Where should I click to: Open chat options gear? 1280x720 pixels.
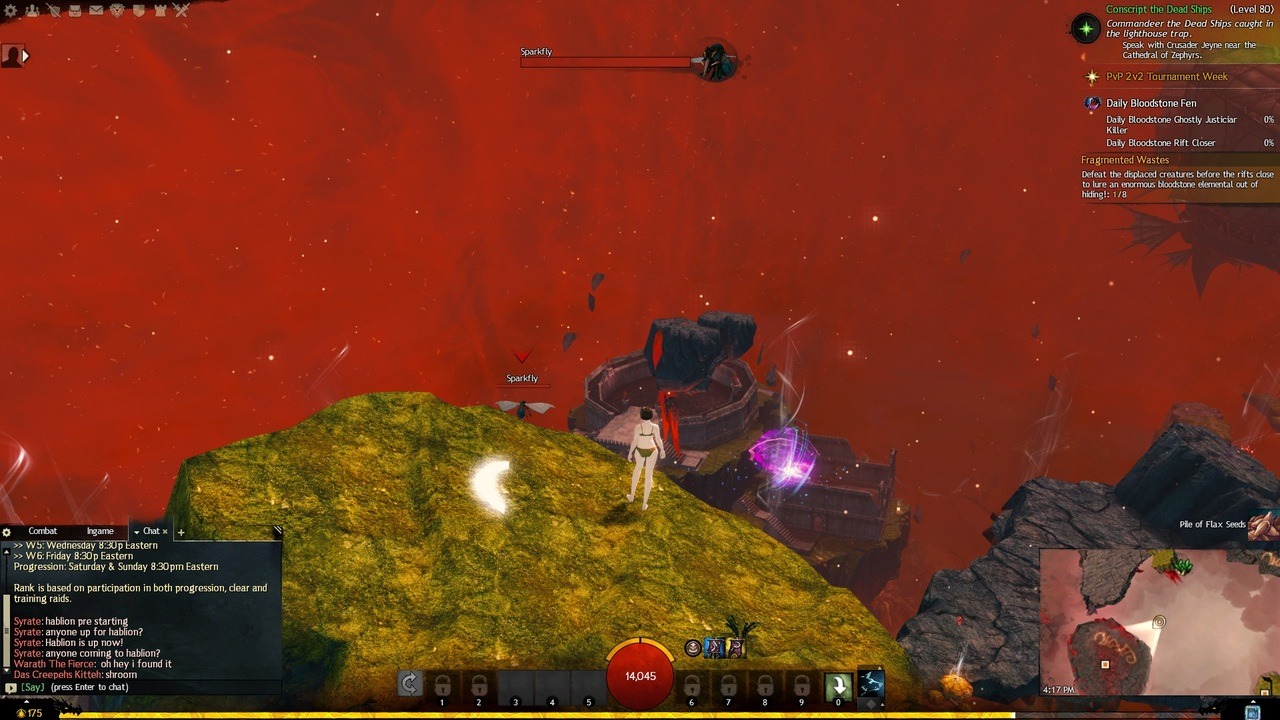7,532
